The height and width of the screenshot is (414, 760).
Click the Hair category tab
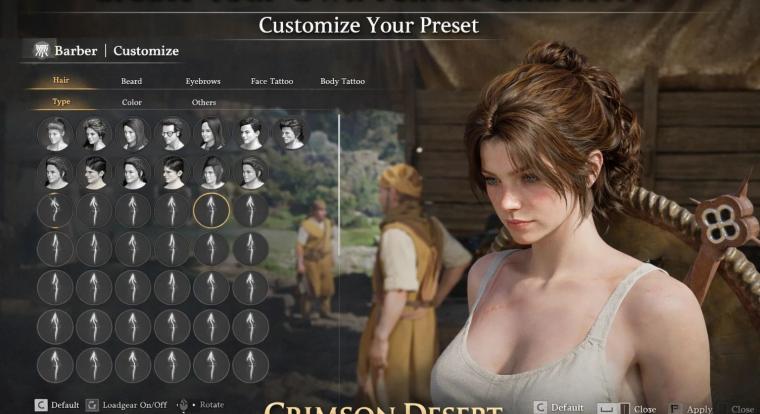62,81
